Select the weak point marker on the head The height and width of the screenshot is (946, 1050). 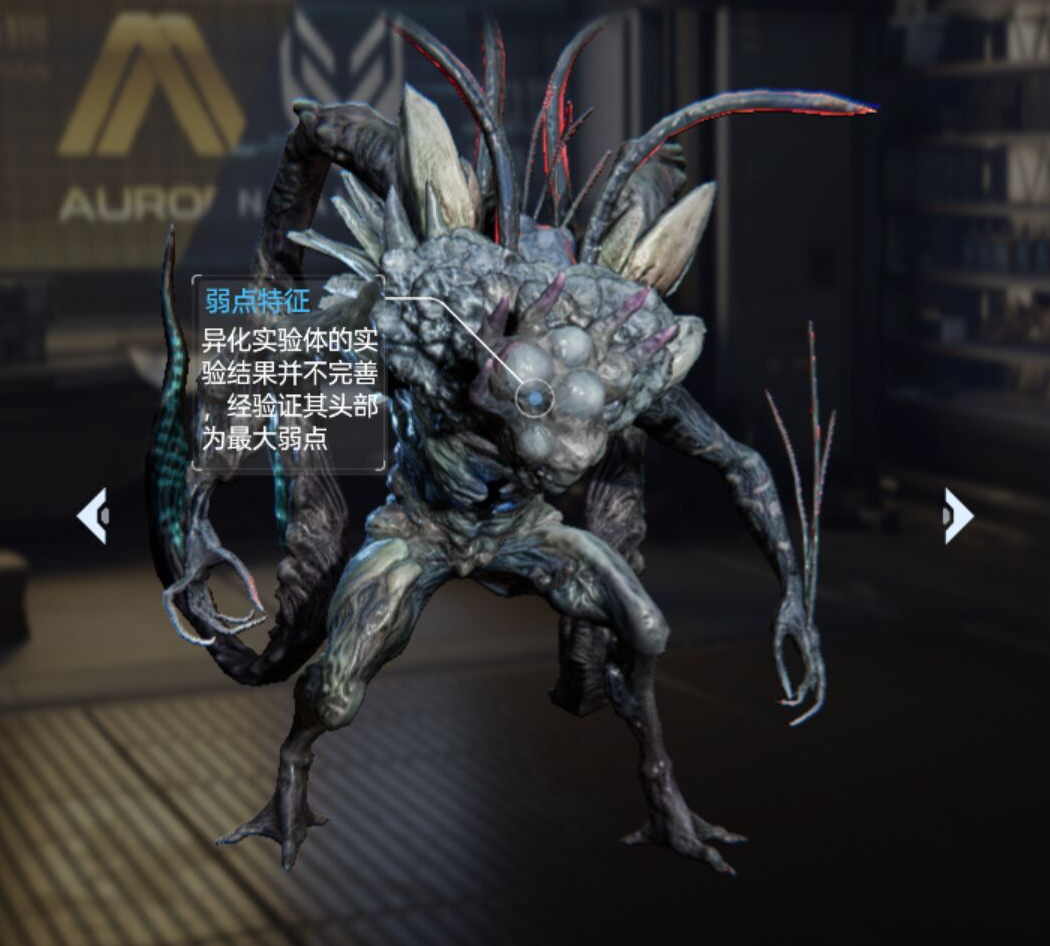pyautogui.click(x=536, y=398)
